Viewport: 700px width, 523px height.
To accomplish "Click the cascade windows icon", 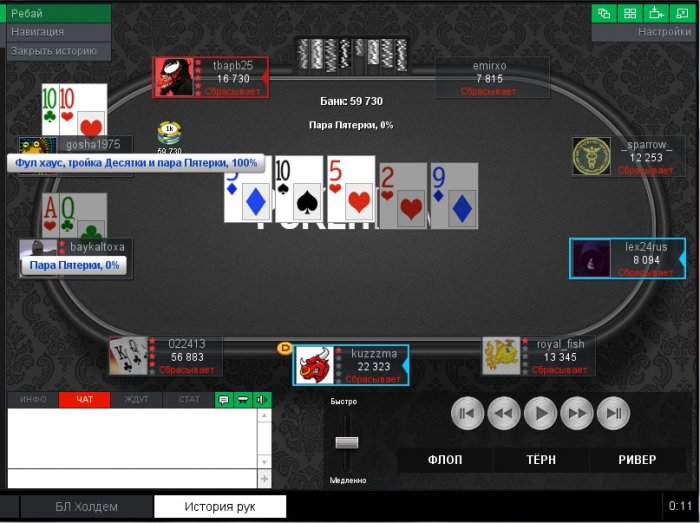I will click(605, 13).
